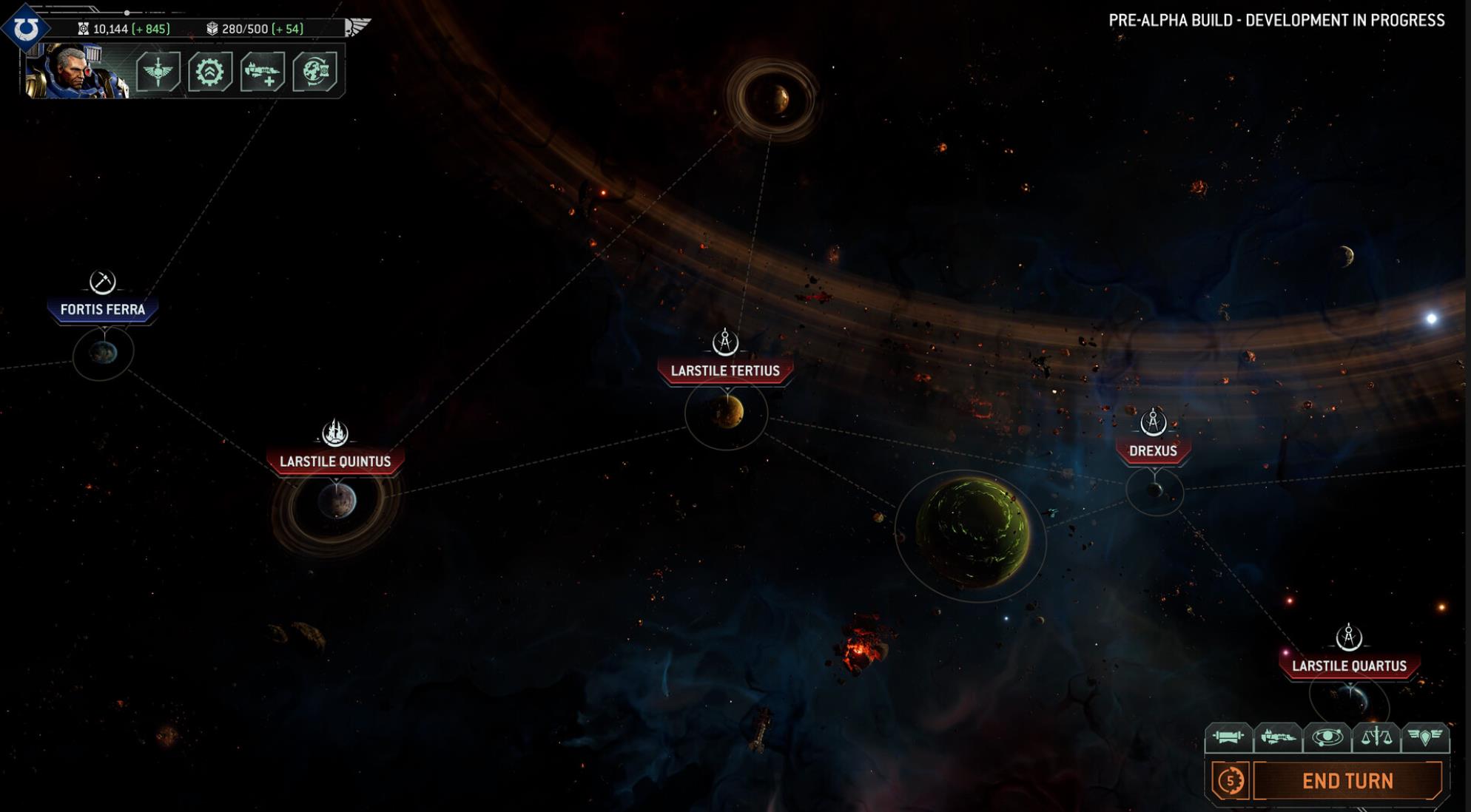Open the scroll icon panel
The width and height of the screenshot is (1471, 812).
point(1228,737)
